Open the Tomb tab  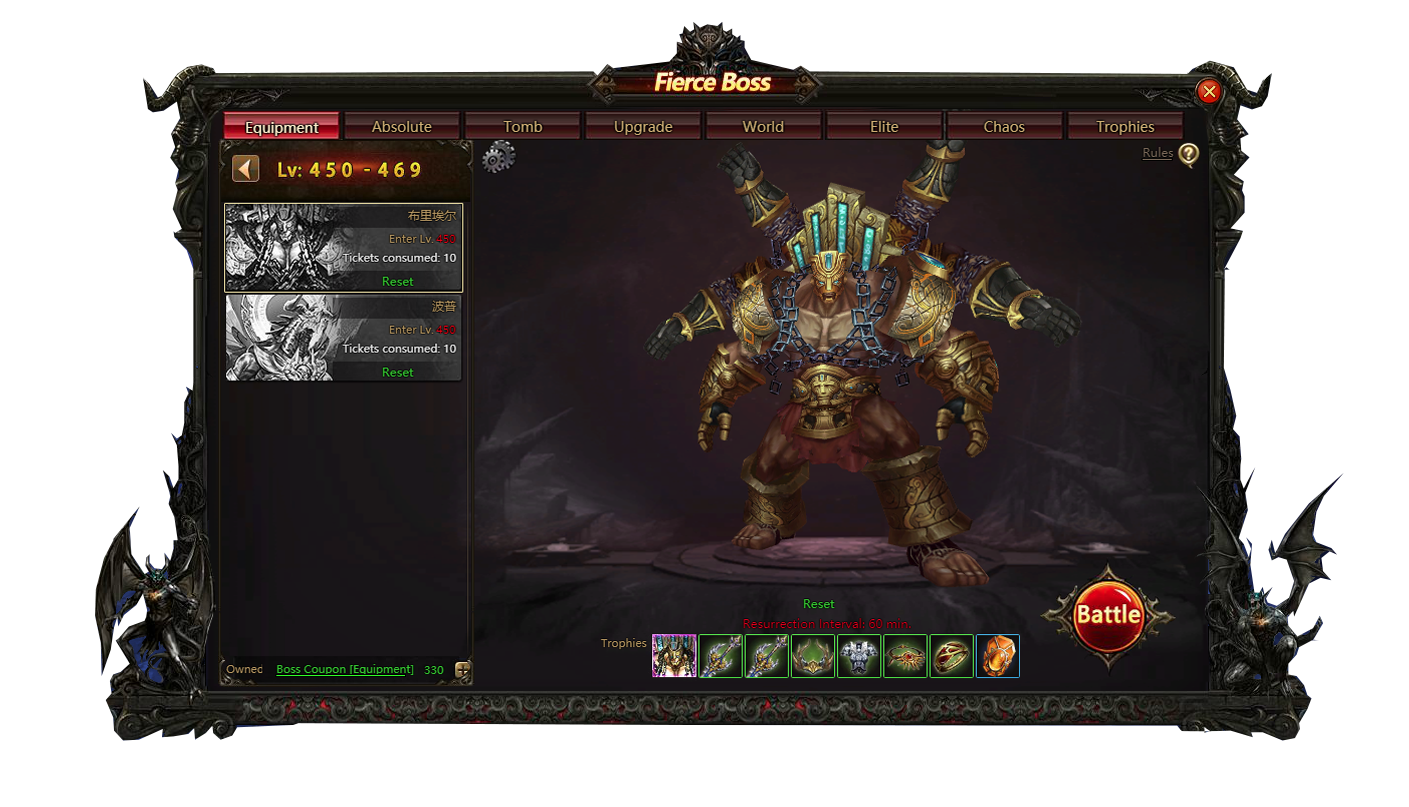pyautogui.click(x=522, y=127)
